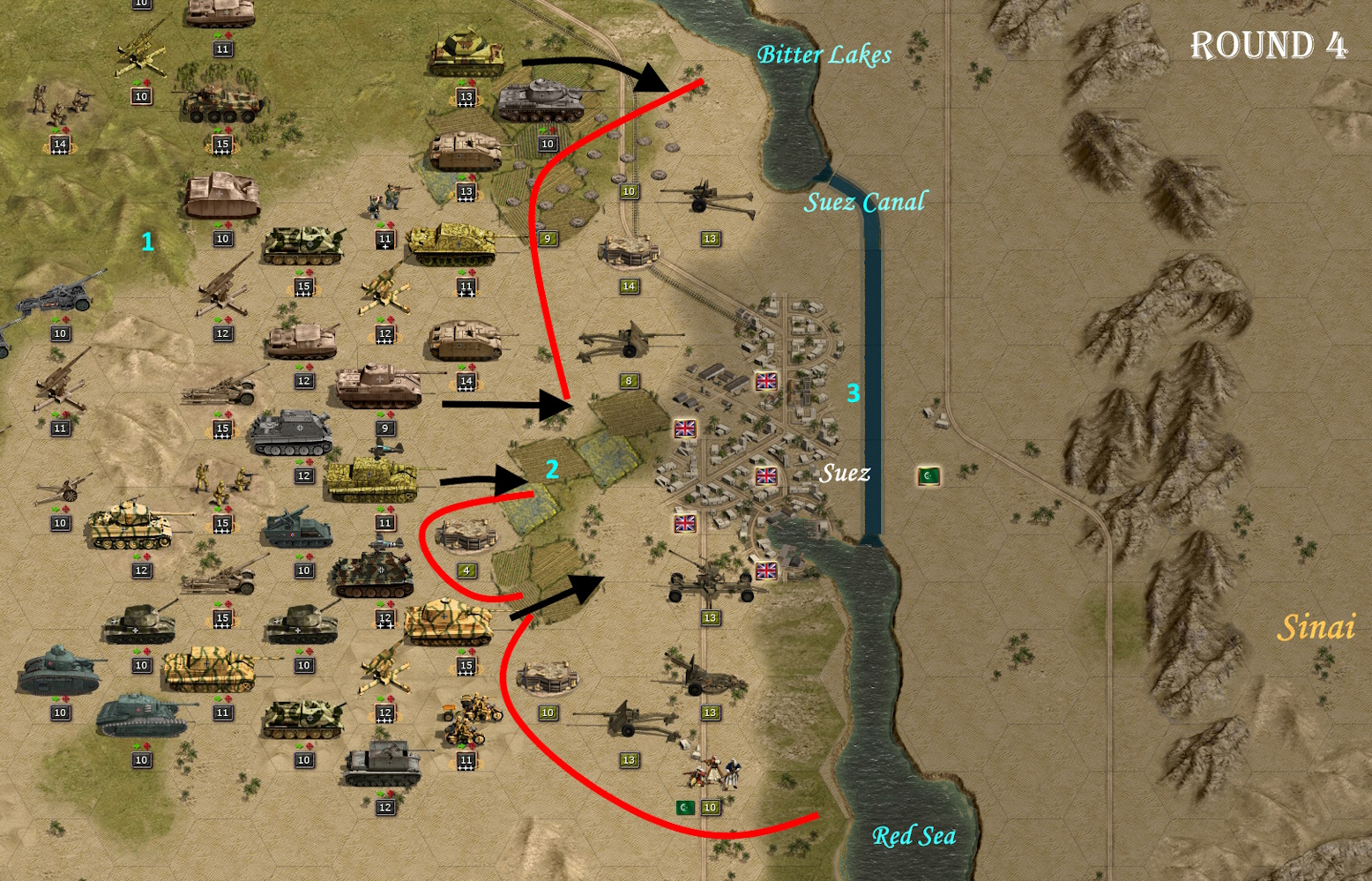Image resolution: width=1372 pixels, height=881 pixels.
Task: Click the Bitter Lakes text label
Action: pyautogui.click(x=824, y=55)
